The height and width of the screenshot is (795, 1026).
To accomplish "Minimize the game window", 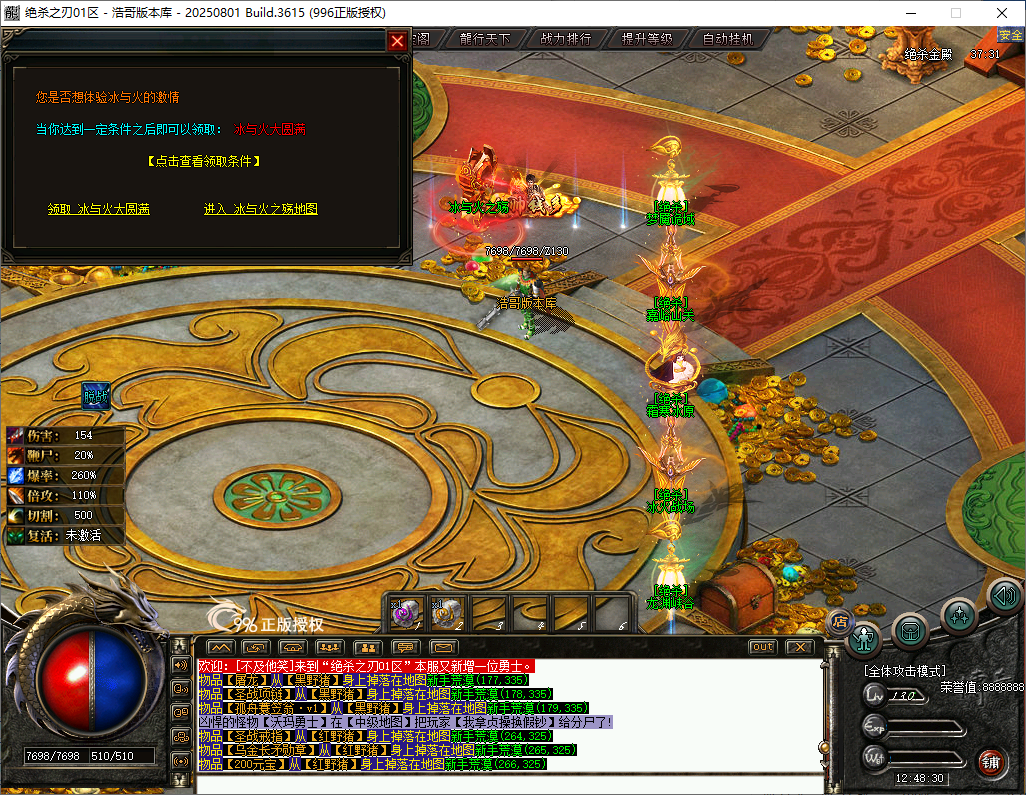I will click(909, 13).
